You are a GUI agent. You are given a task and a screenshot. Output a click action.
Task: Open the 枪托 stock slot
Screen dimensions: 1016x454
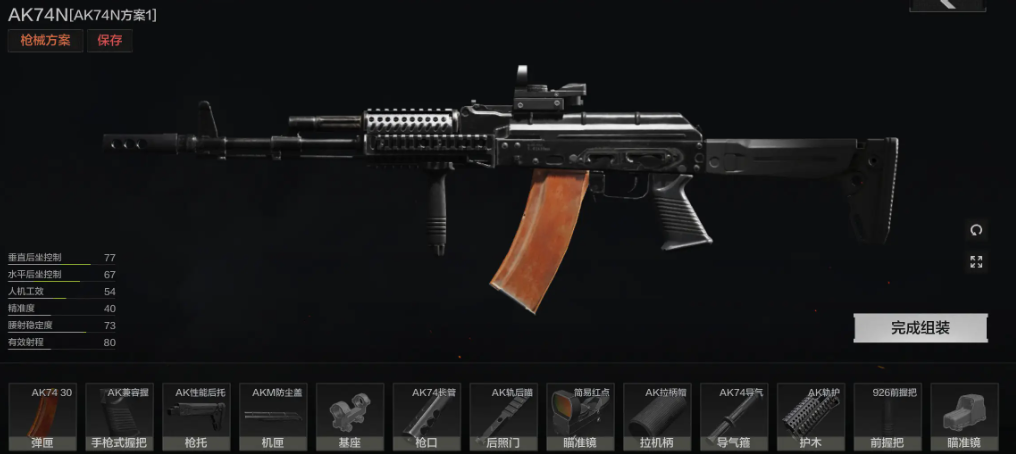point(197,417)
